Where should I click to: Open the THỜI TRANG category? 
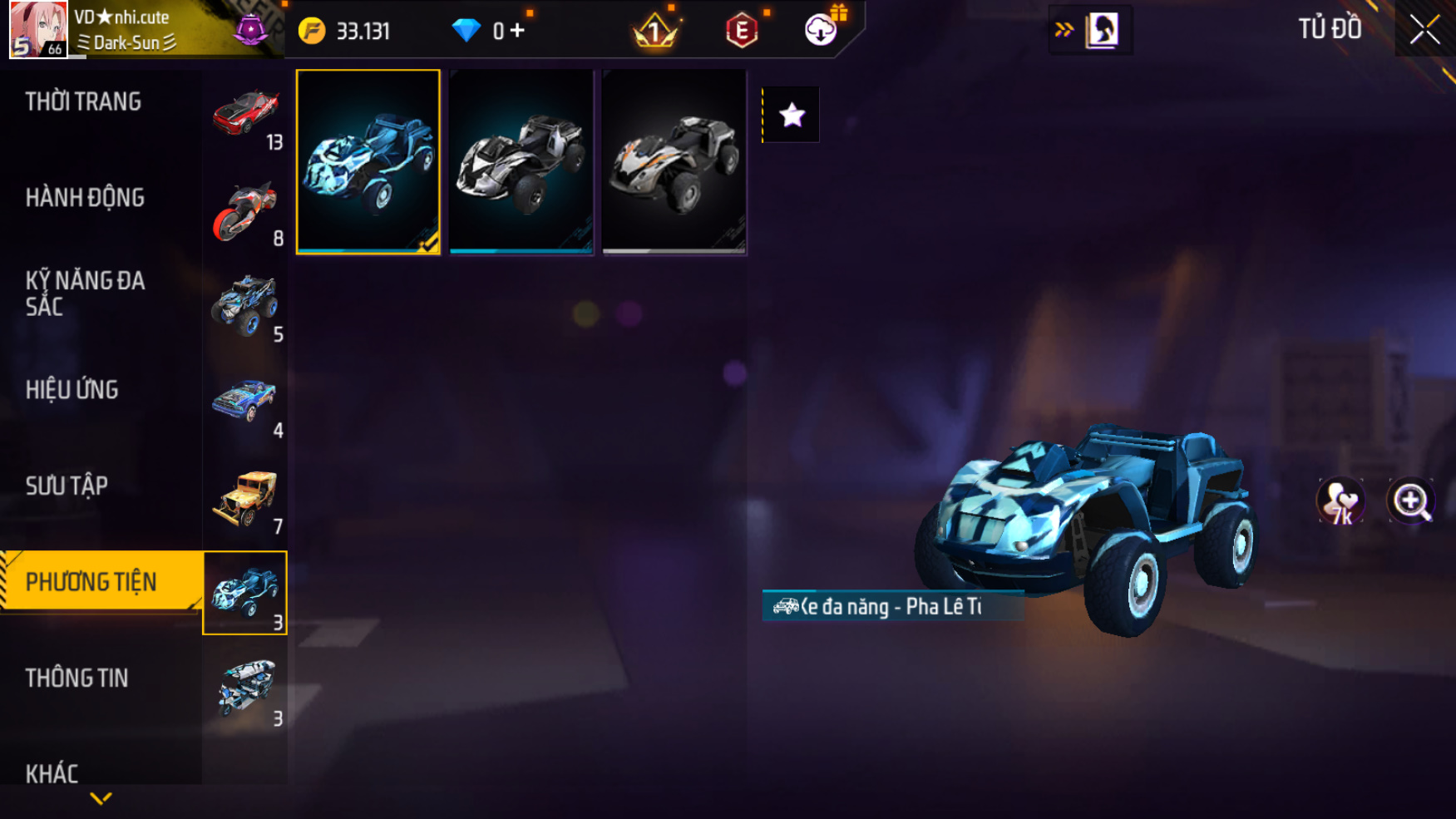pos(83,101)
